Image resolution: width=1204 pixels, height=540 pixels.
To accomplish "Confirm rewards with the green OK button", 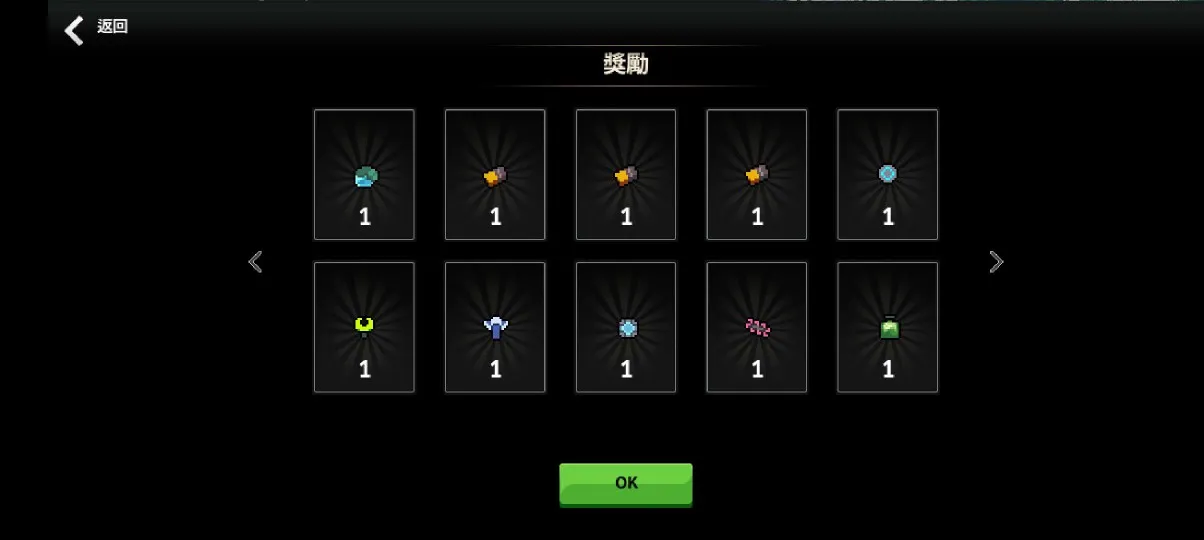I will click(x=625, y=483).
